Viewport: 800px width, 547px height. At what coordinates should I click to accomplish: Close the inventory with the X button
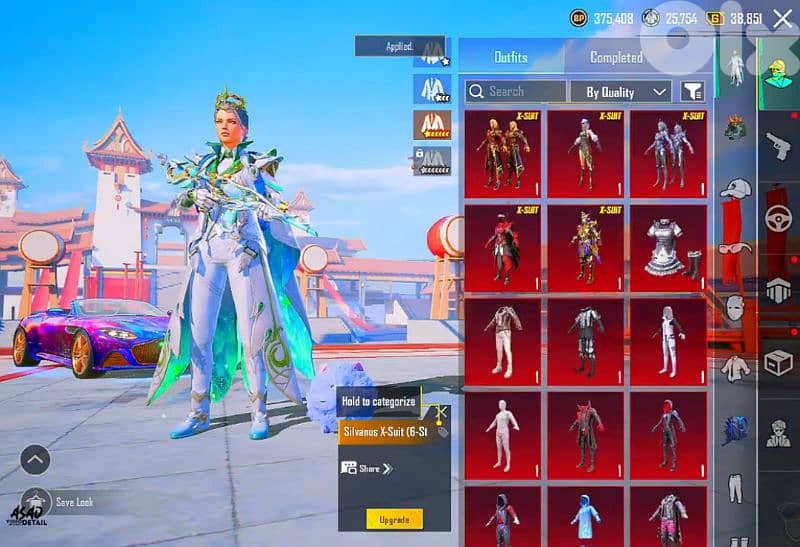point(780,18)
